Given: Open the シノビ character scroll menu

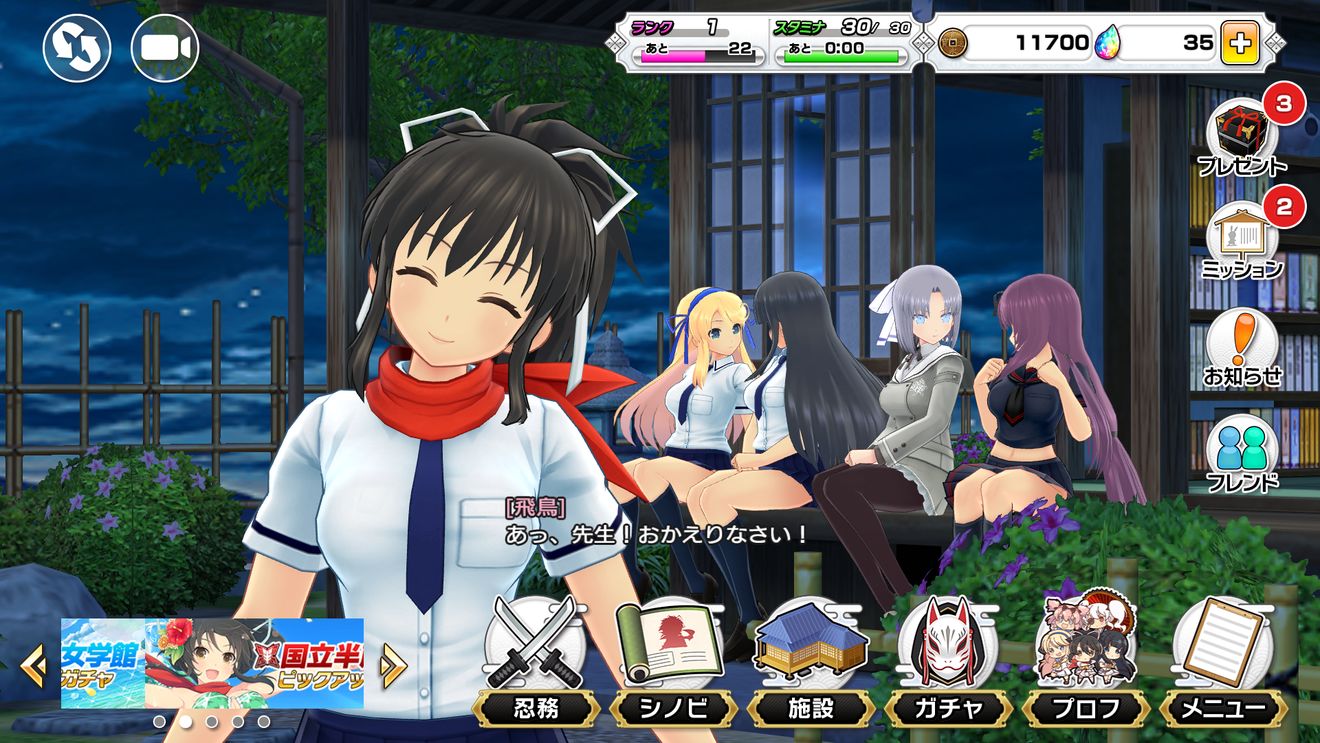Looking at the screenshot, I should (x=672, y=662).
